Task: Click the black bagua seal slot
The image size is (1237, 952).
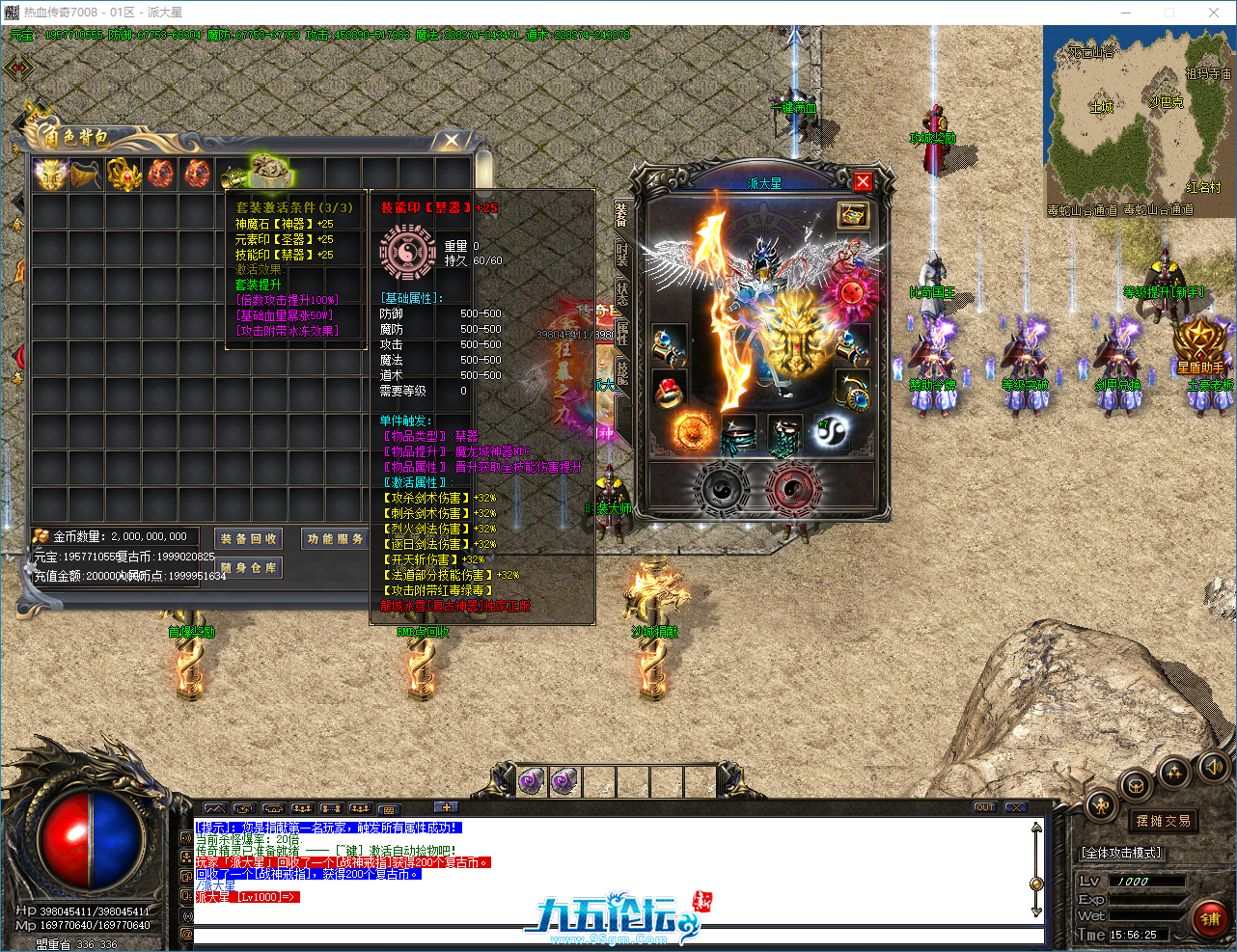Action: 721,487
